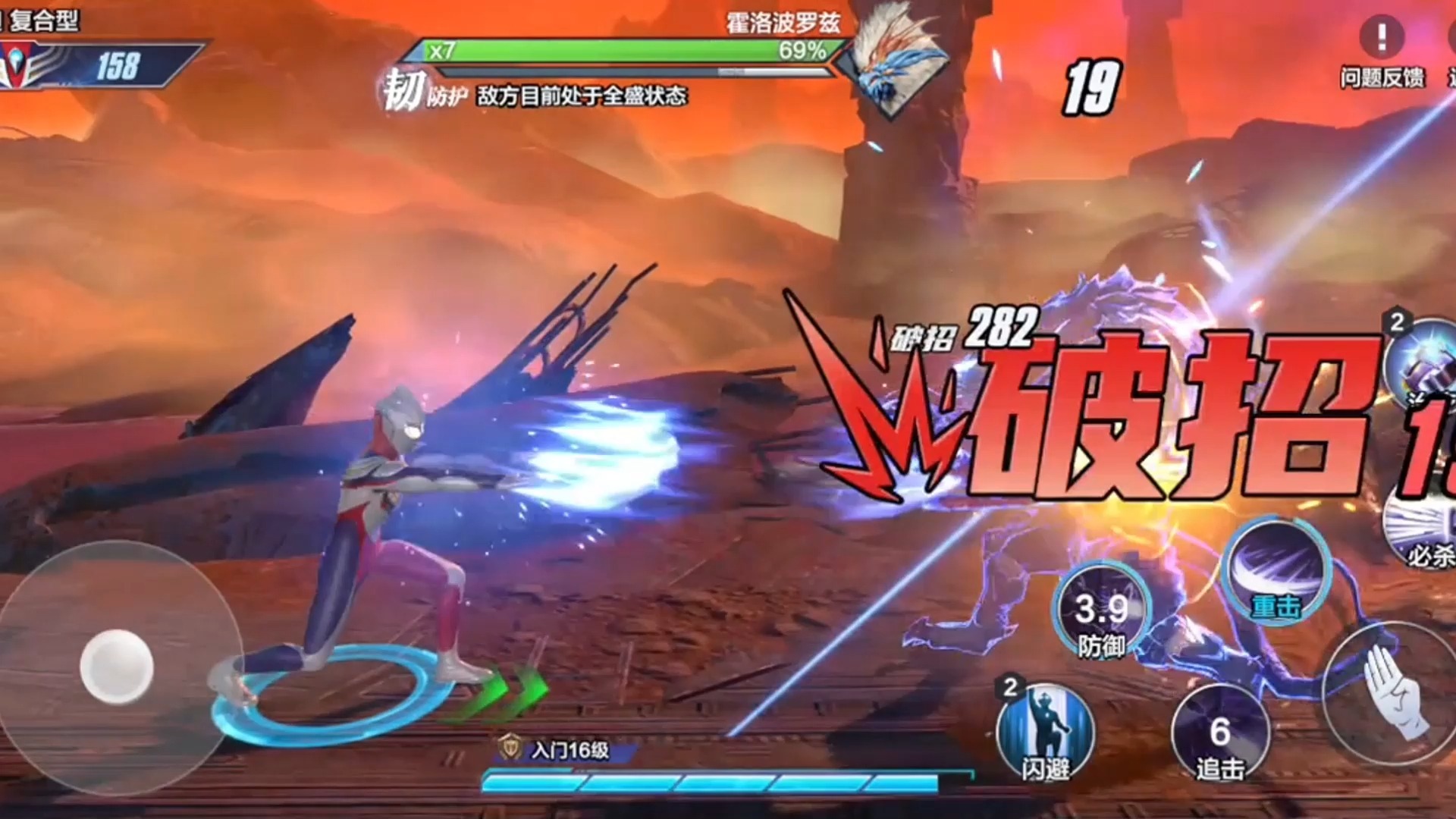Trigger the 闪避 dodge skill
1456x819 pixels.
1046,732
